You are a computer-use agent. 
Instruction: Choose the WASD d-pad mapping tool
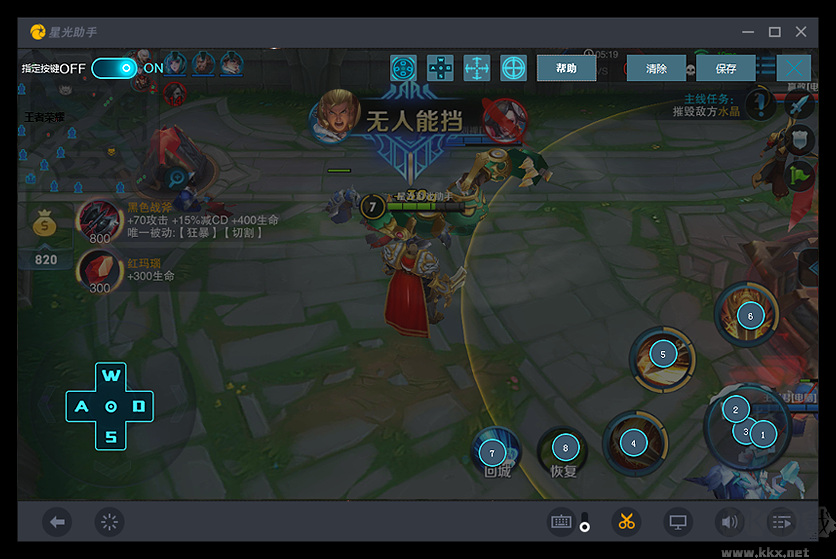click(440, 68)
